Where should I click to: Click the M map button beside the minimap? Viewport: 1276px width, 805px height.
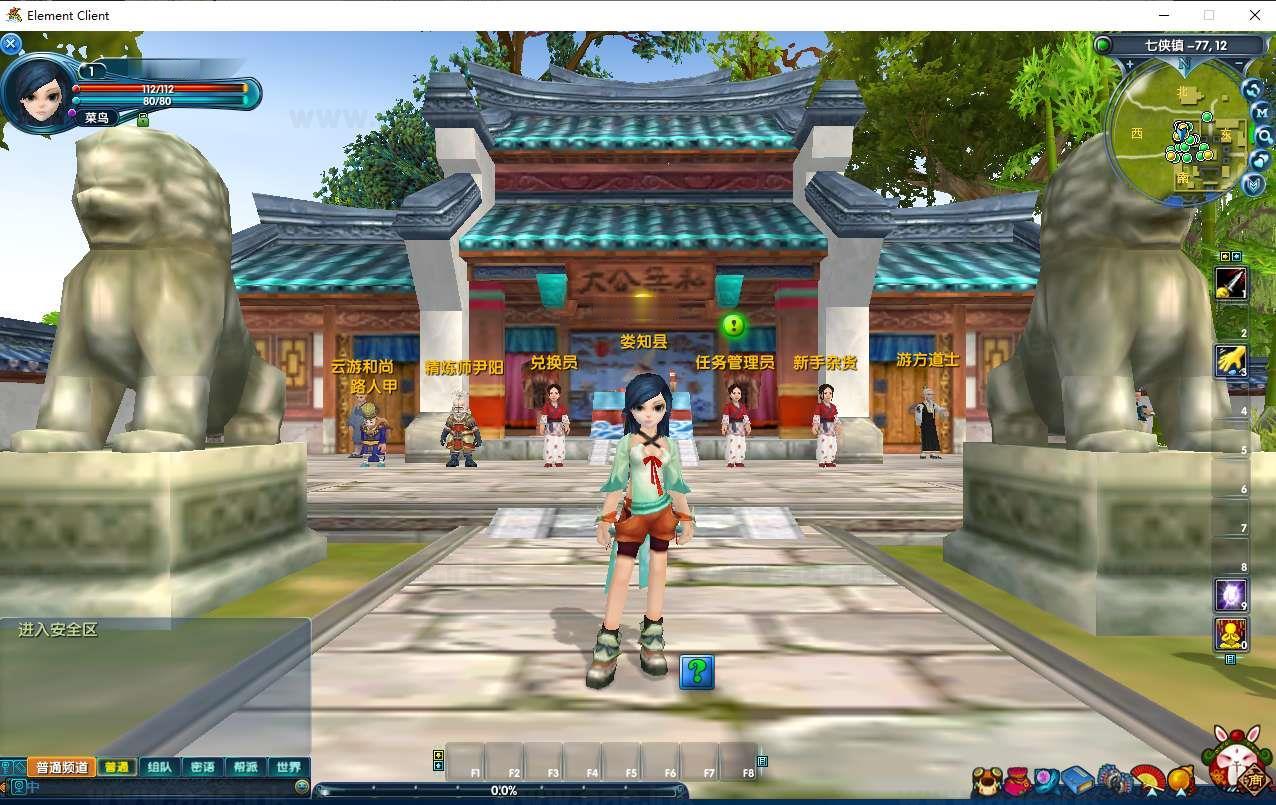[x=1262, y=113]
